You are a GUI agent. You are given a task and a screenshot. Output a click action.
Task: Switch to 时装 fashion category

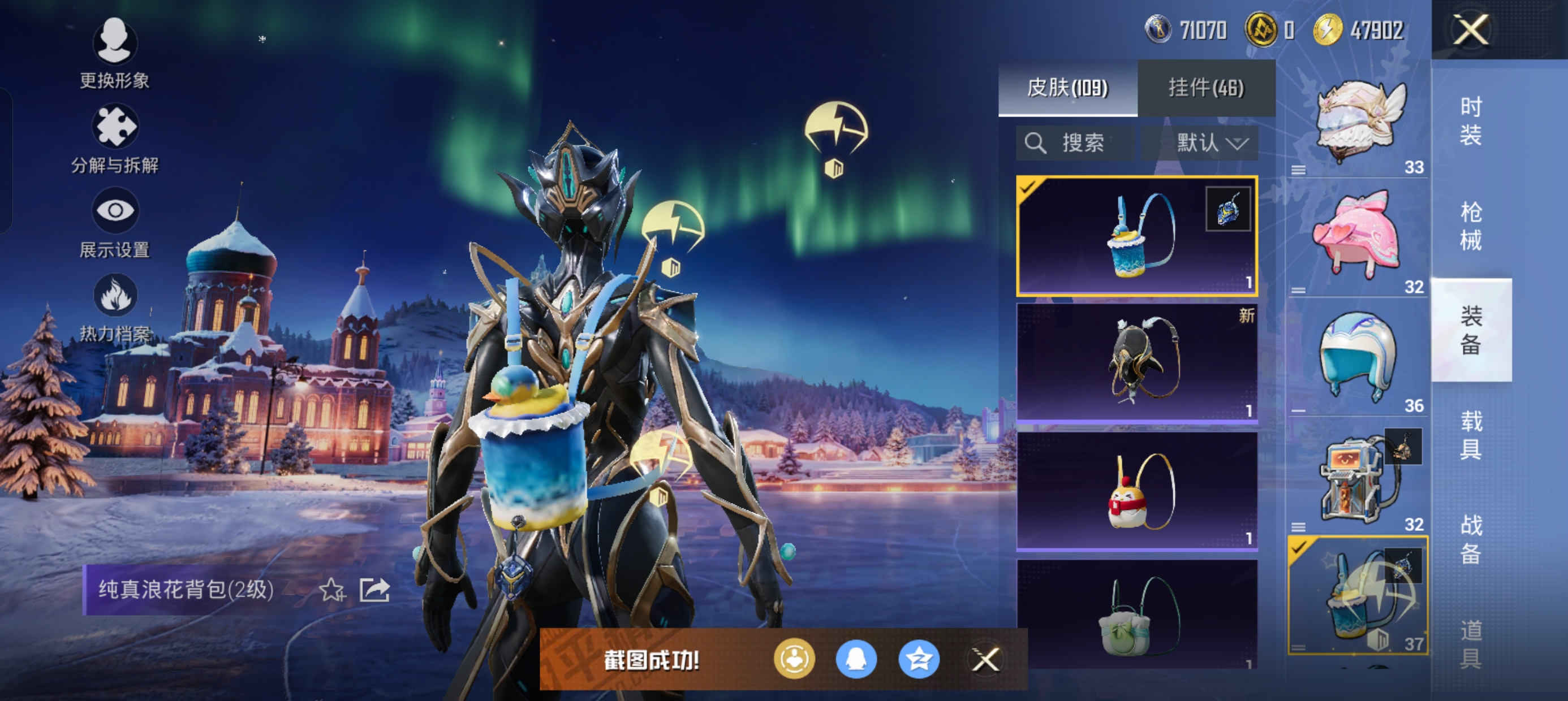click(x=1471, y=121)
